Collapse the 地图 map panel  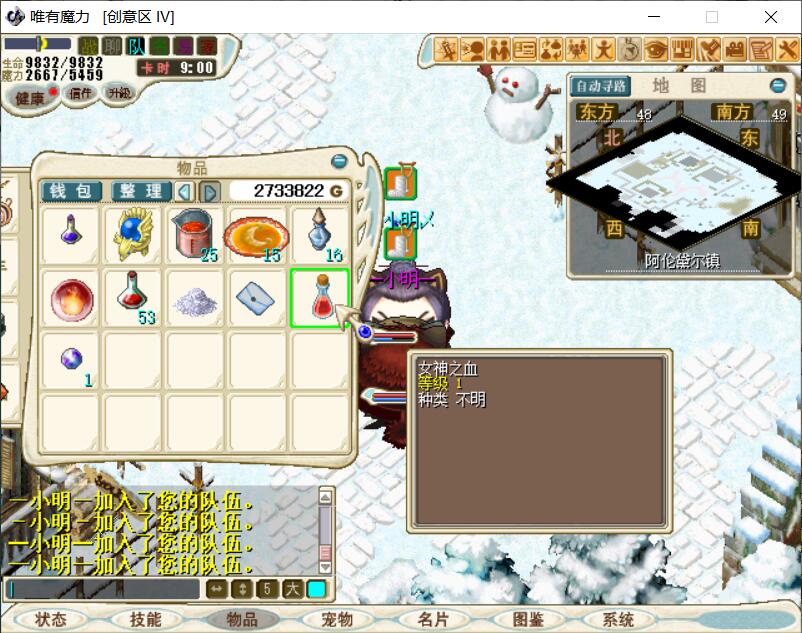tap(778, 86)
